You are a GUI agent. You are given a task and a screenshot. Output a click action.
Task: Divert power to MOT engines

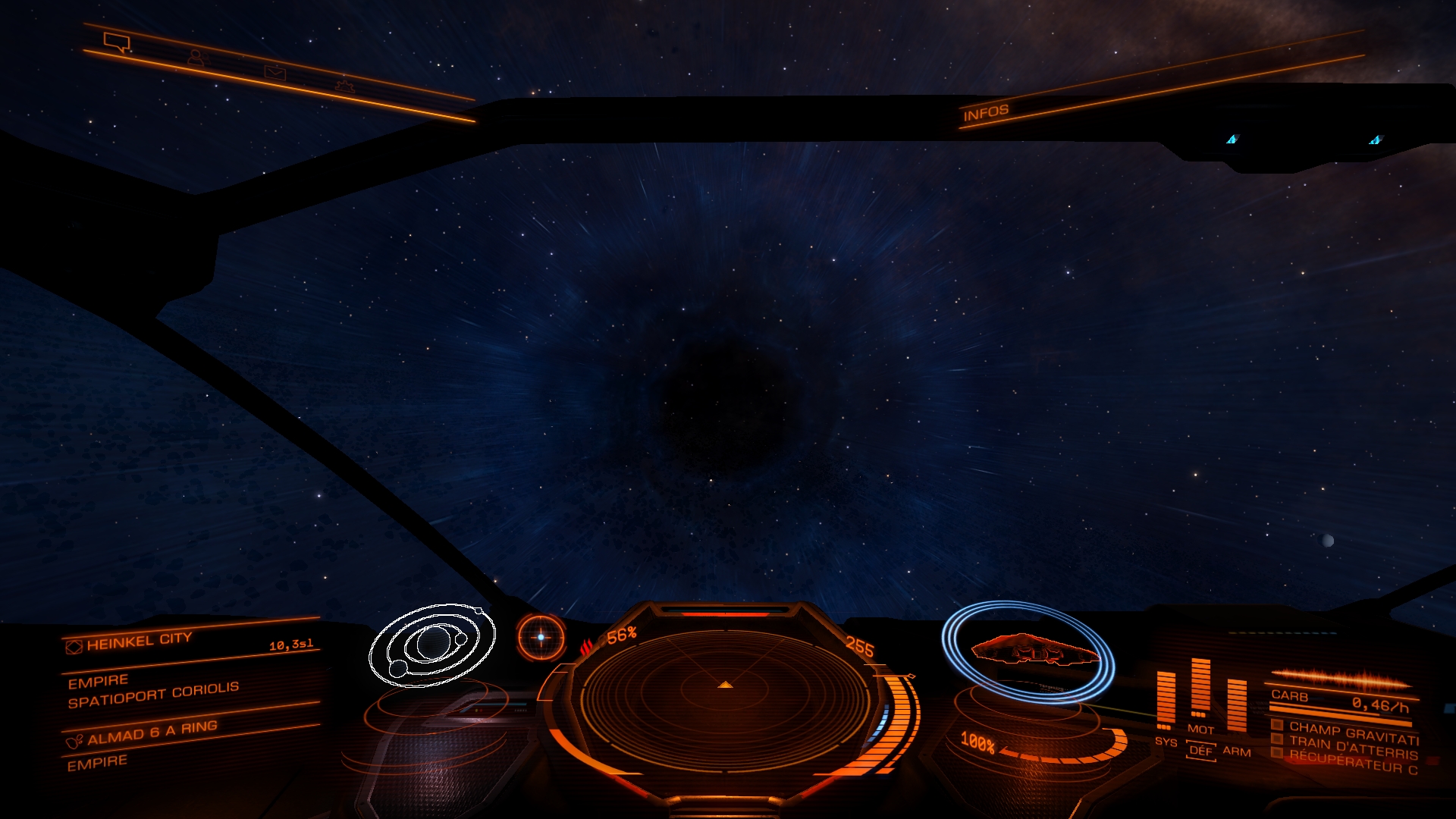pyautogui.click(x=1200, y=729)
